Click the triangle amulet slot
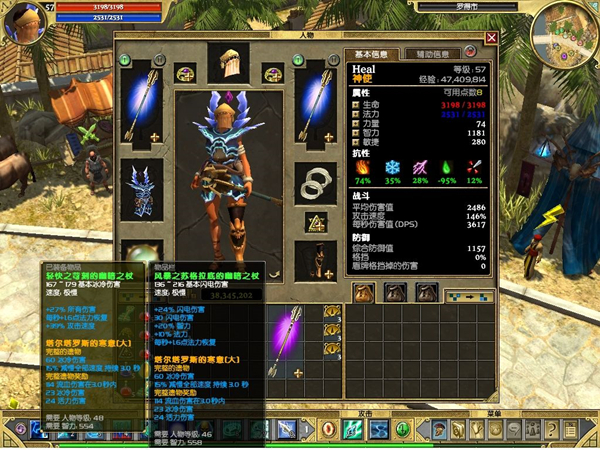Image resolution: width=600 pixels, height=450 pixels. 318,222
